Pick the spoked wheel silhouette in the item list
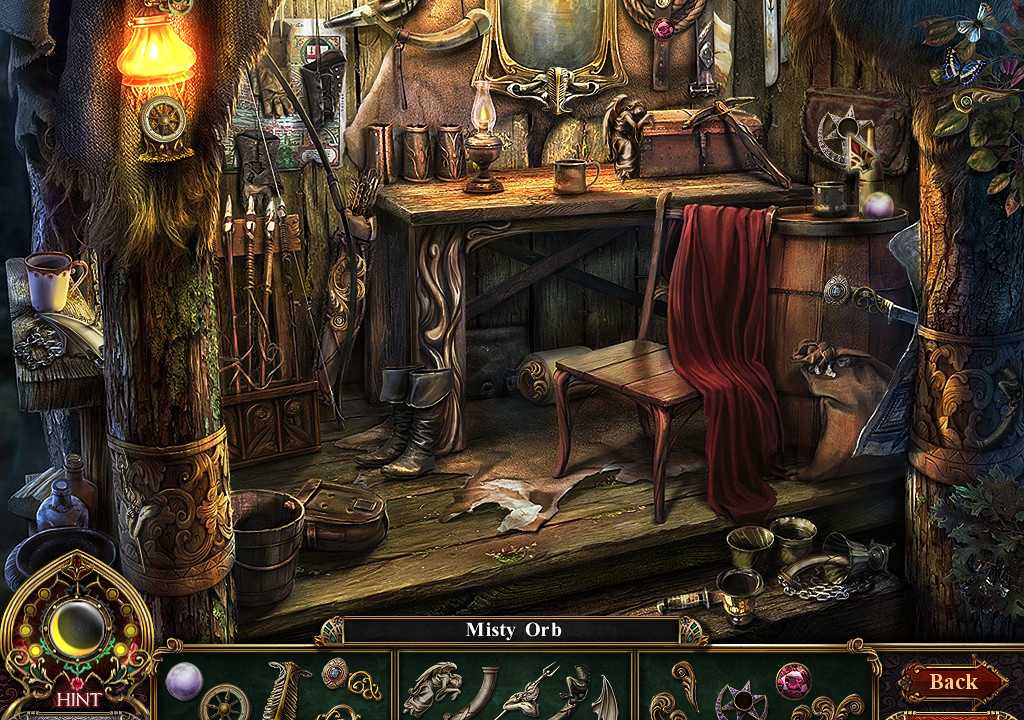 pos(225,701)
